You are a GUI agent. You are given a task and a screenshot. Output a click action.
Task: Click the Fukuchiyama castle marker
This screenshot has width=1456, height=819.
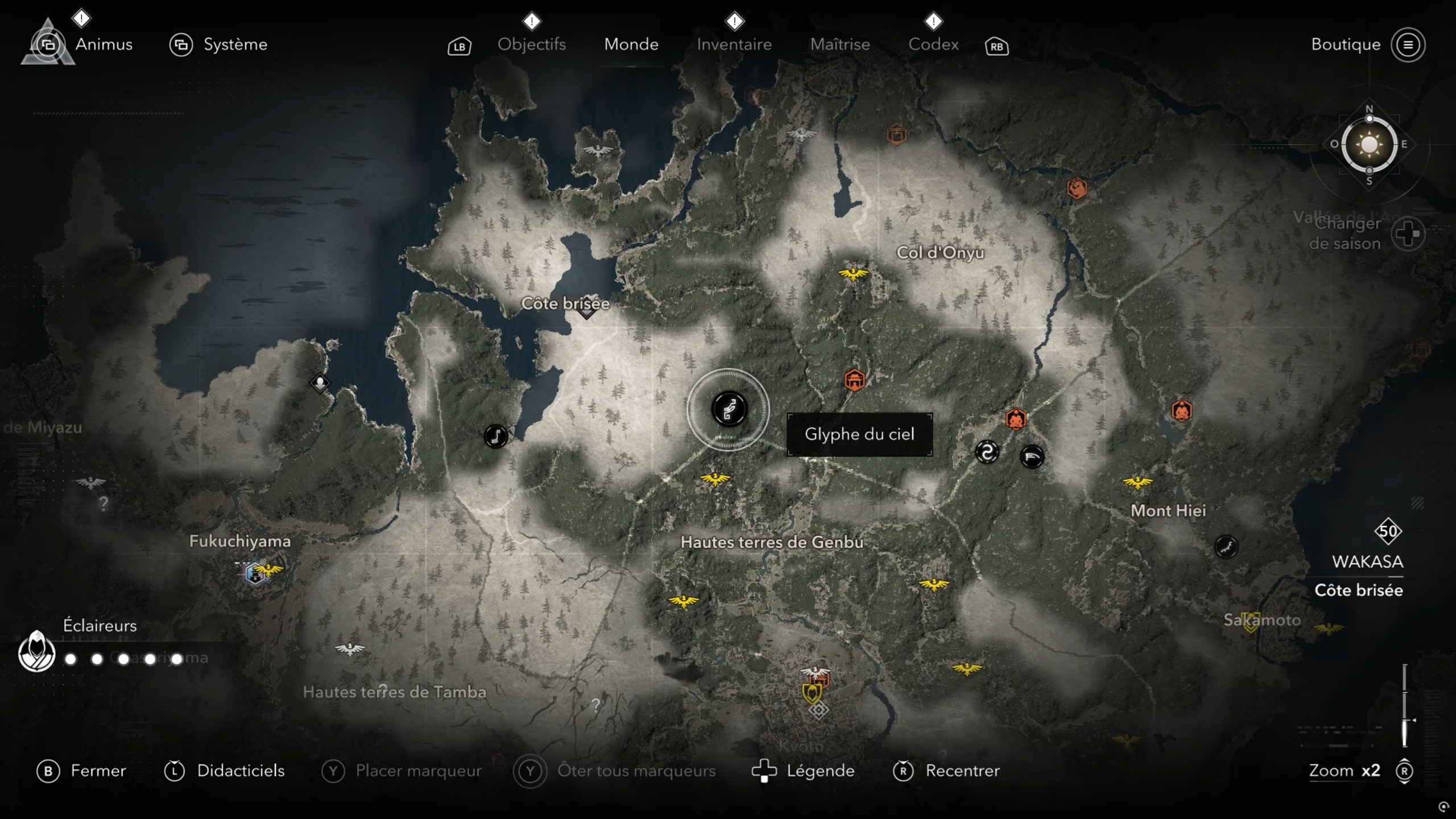pos(255,573)
